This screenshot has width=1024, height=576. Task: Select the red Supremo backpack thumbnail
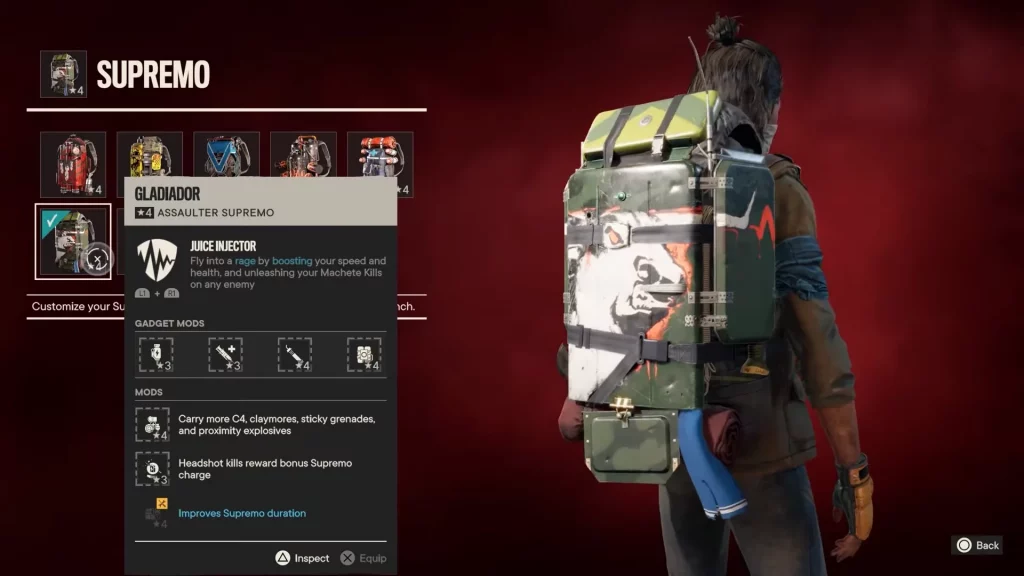pos(73,164)
